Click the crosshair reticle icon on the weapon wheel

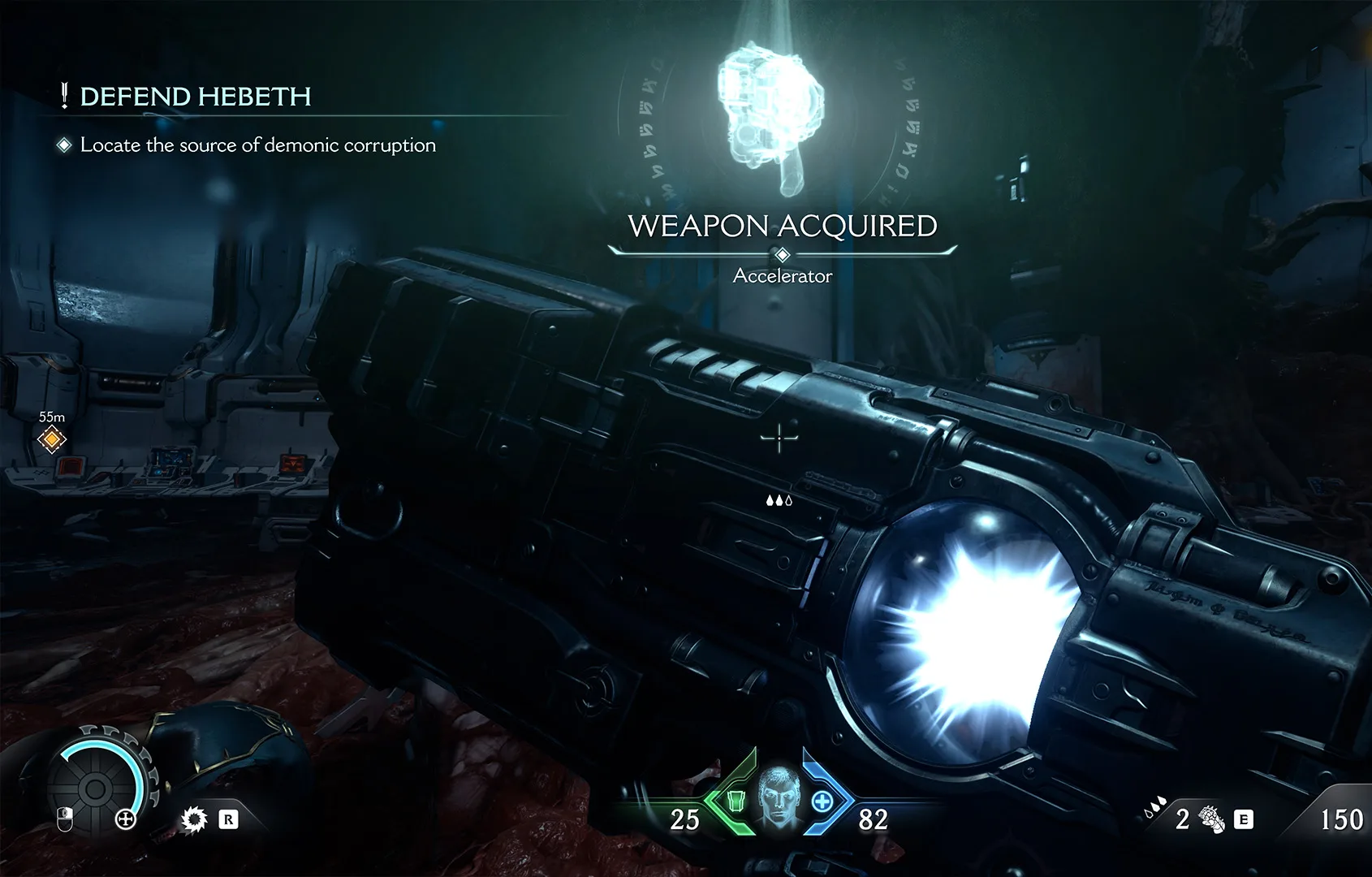pos(125,819)
